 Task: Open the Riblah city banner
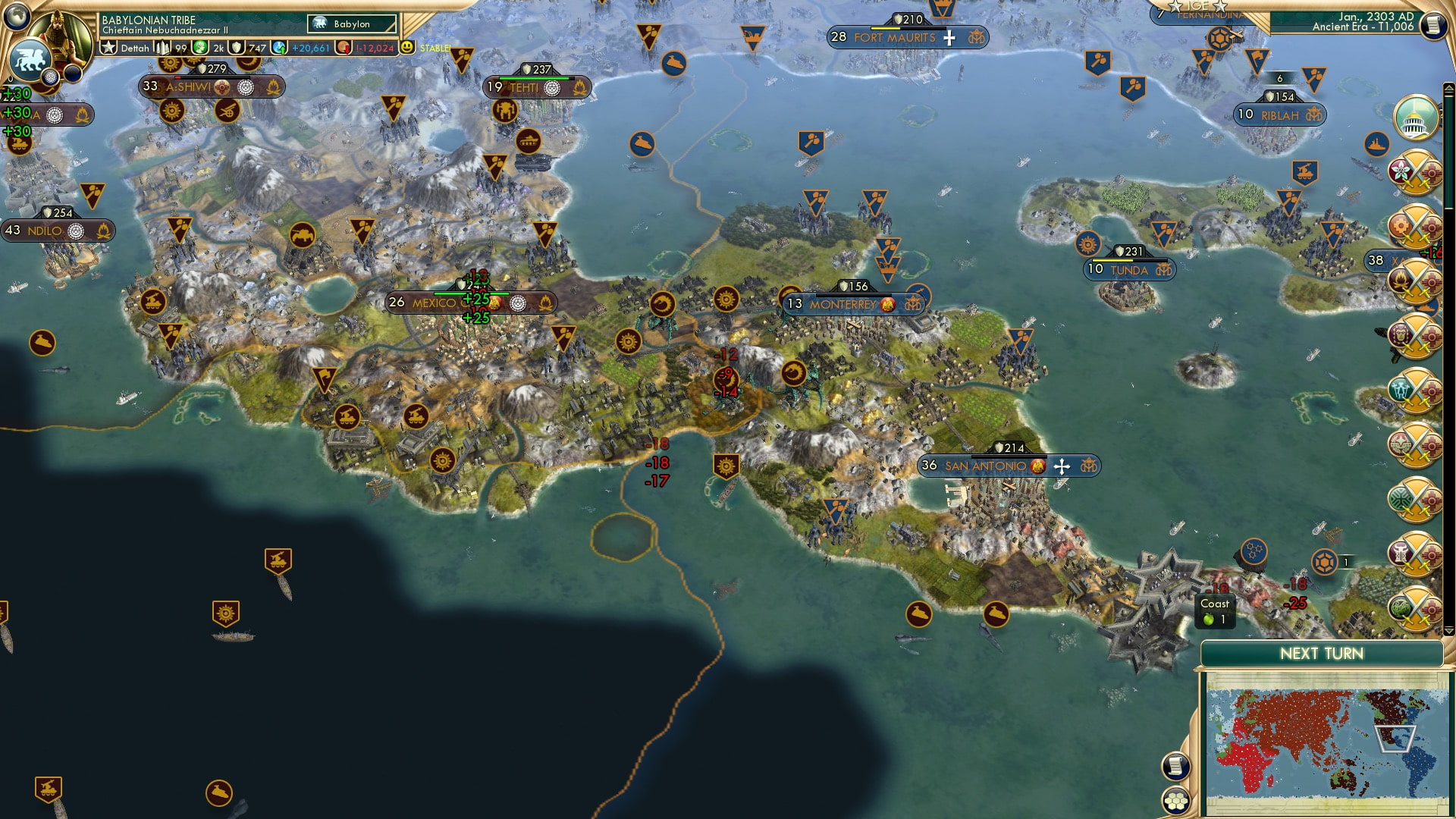(1279, 115)
